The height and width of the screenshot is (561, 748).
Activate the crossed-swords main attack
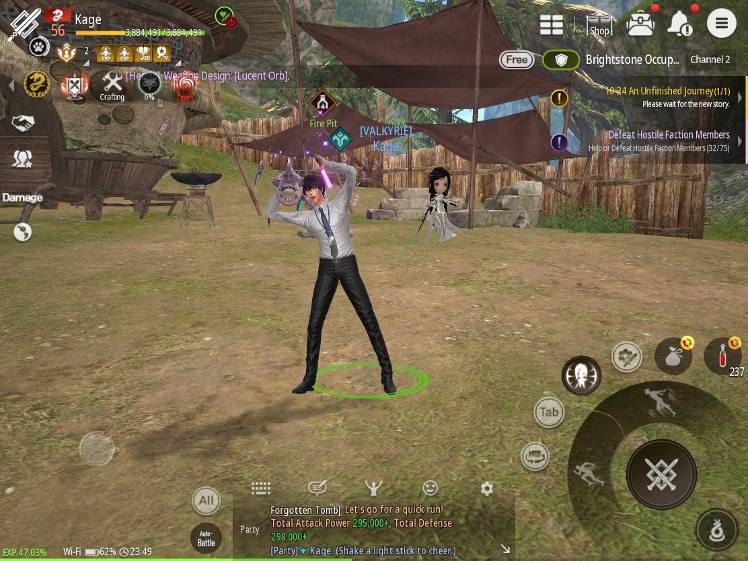[x=661, y=474]
